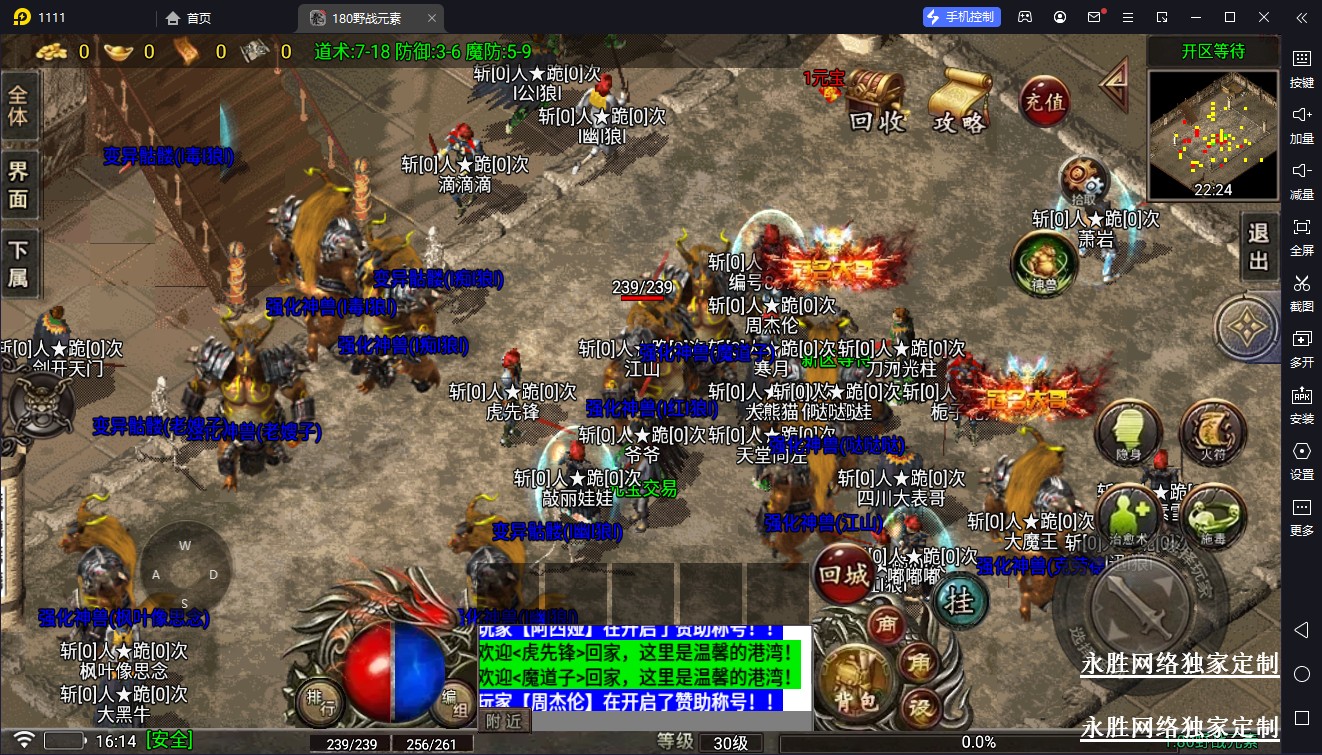The image size is (1322, 755).
Task: Click the red 回城 return-to-town button
Action: pyautogui.click(x=842, y=574)
